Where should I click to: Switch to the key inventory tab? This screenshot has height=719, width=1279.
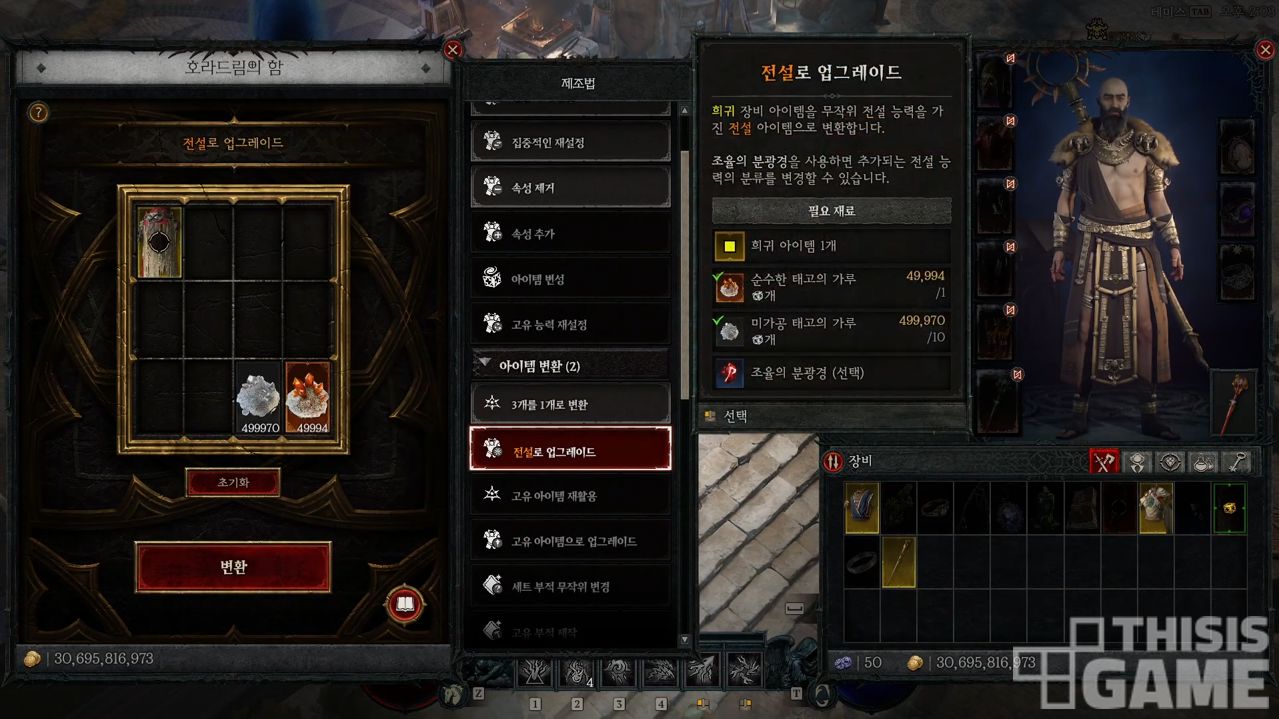tap(1237, 462)
